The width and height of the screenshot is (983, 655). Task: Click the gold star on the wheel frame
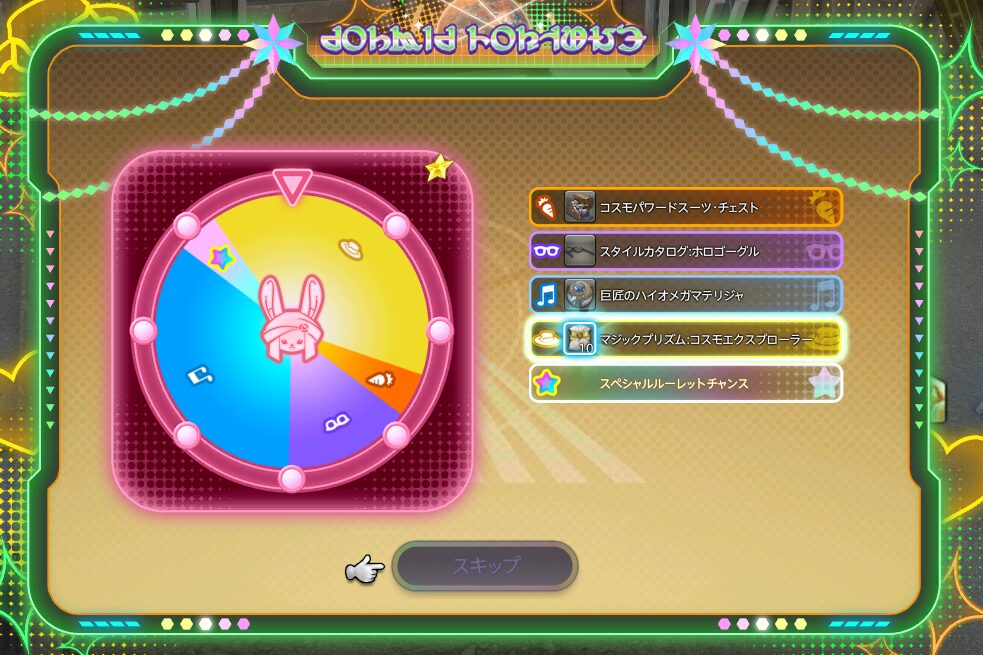(x=438, y=168)
